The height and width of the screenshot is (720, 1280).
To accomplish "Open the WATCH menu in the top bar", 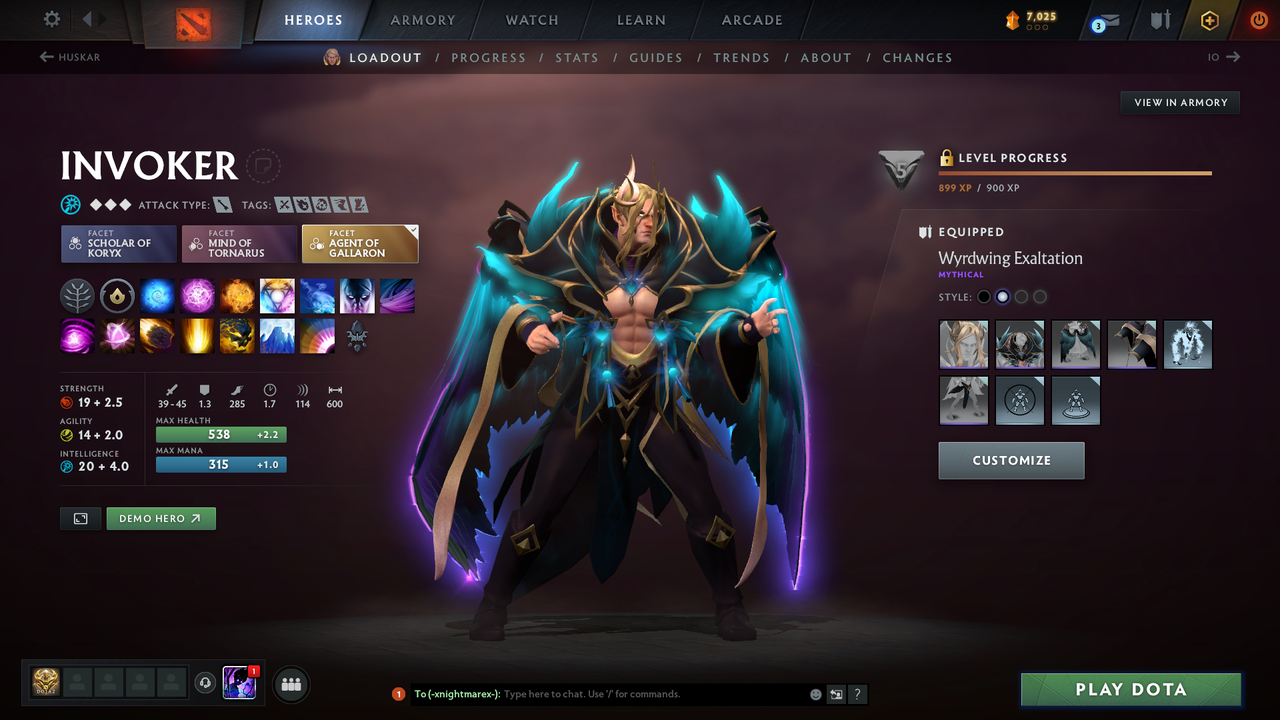I will [x=531, y=20].
